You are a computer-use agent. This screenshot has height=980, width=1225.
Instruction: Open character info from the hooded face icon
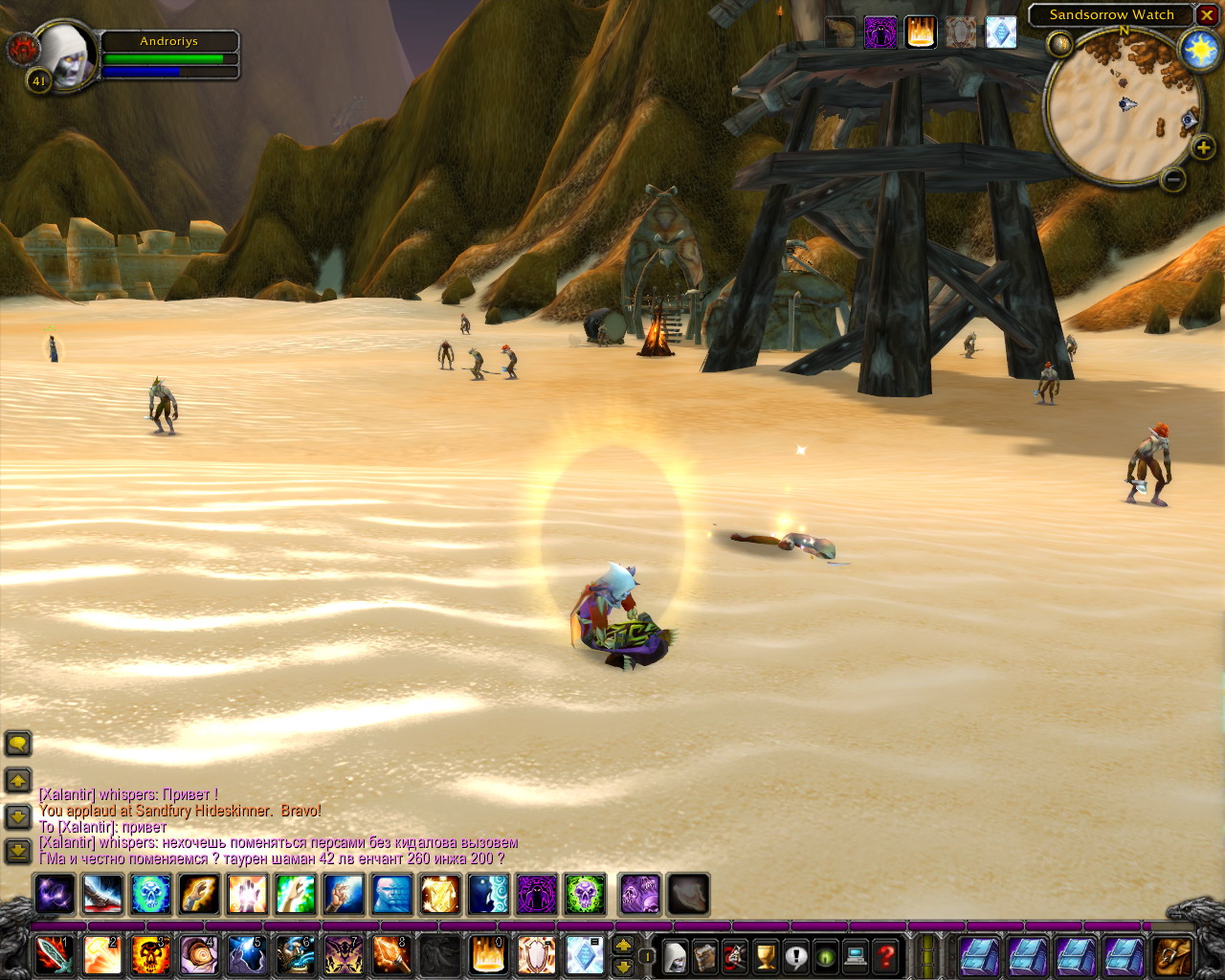(676, 956)
